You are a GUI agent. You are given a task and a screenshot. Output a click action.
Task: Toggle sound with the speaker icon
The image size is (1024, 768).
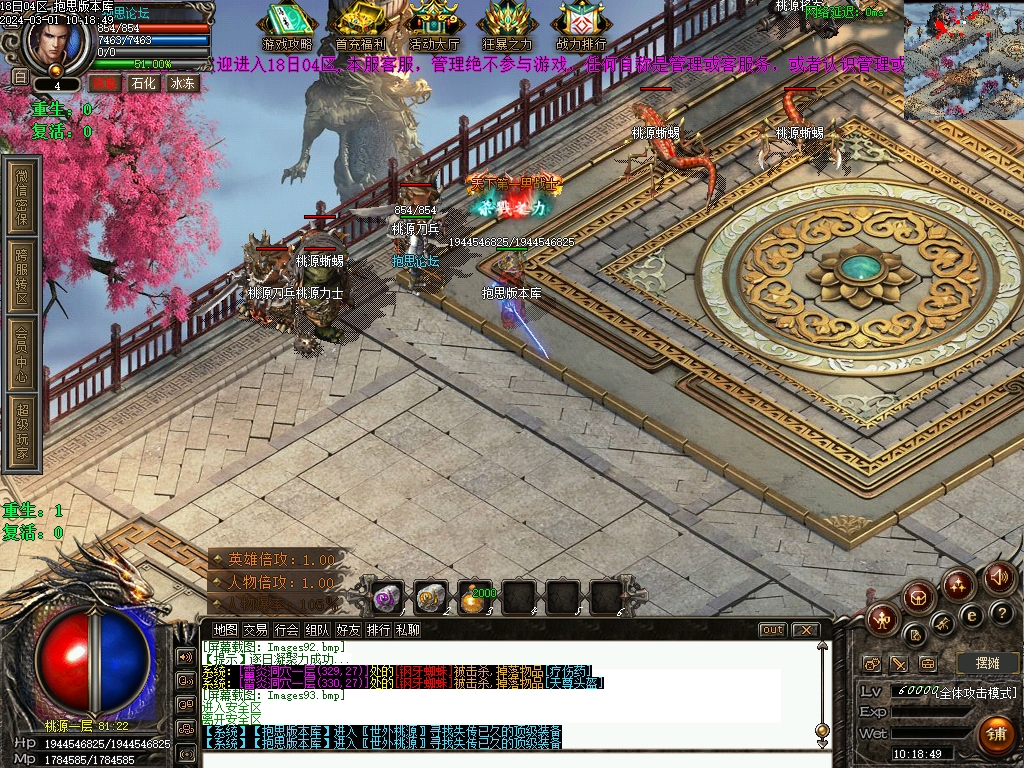coord(999,577)
